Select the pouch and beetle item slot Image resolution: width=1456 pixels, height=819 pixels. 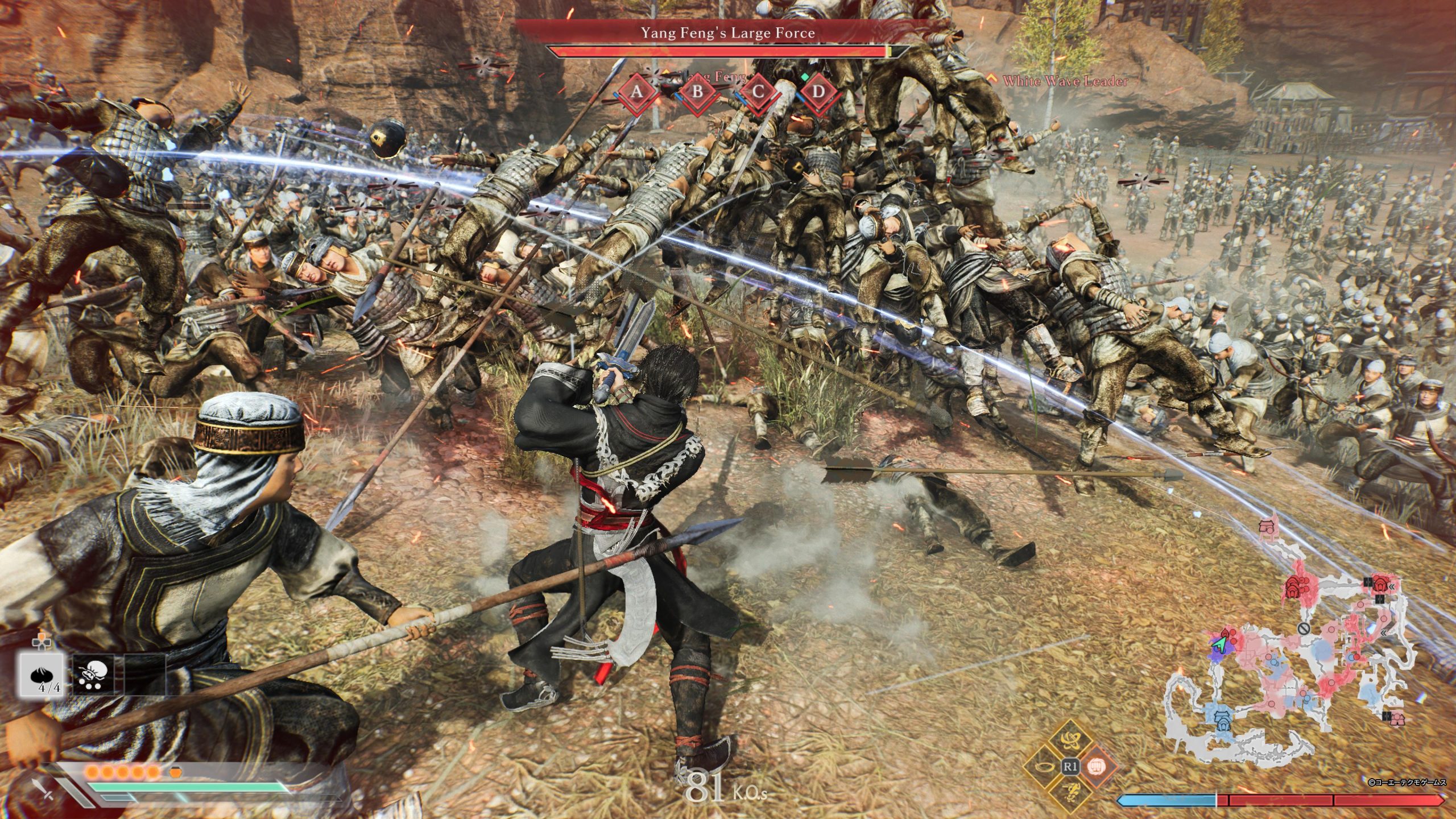point(93,675)
